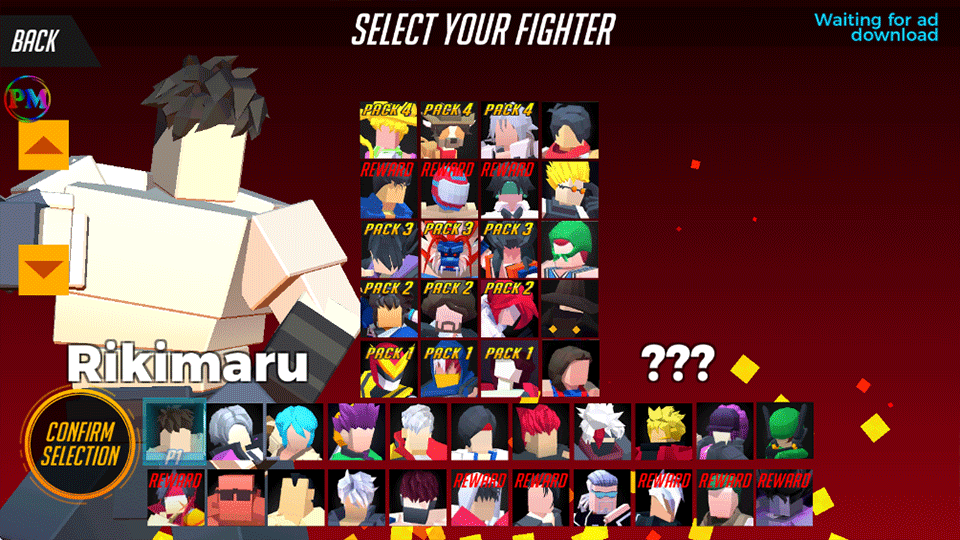This screenshot has width=960, height=540.
Task: Pick the fighter with purple spiky hair
Action: point(357,431)
